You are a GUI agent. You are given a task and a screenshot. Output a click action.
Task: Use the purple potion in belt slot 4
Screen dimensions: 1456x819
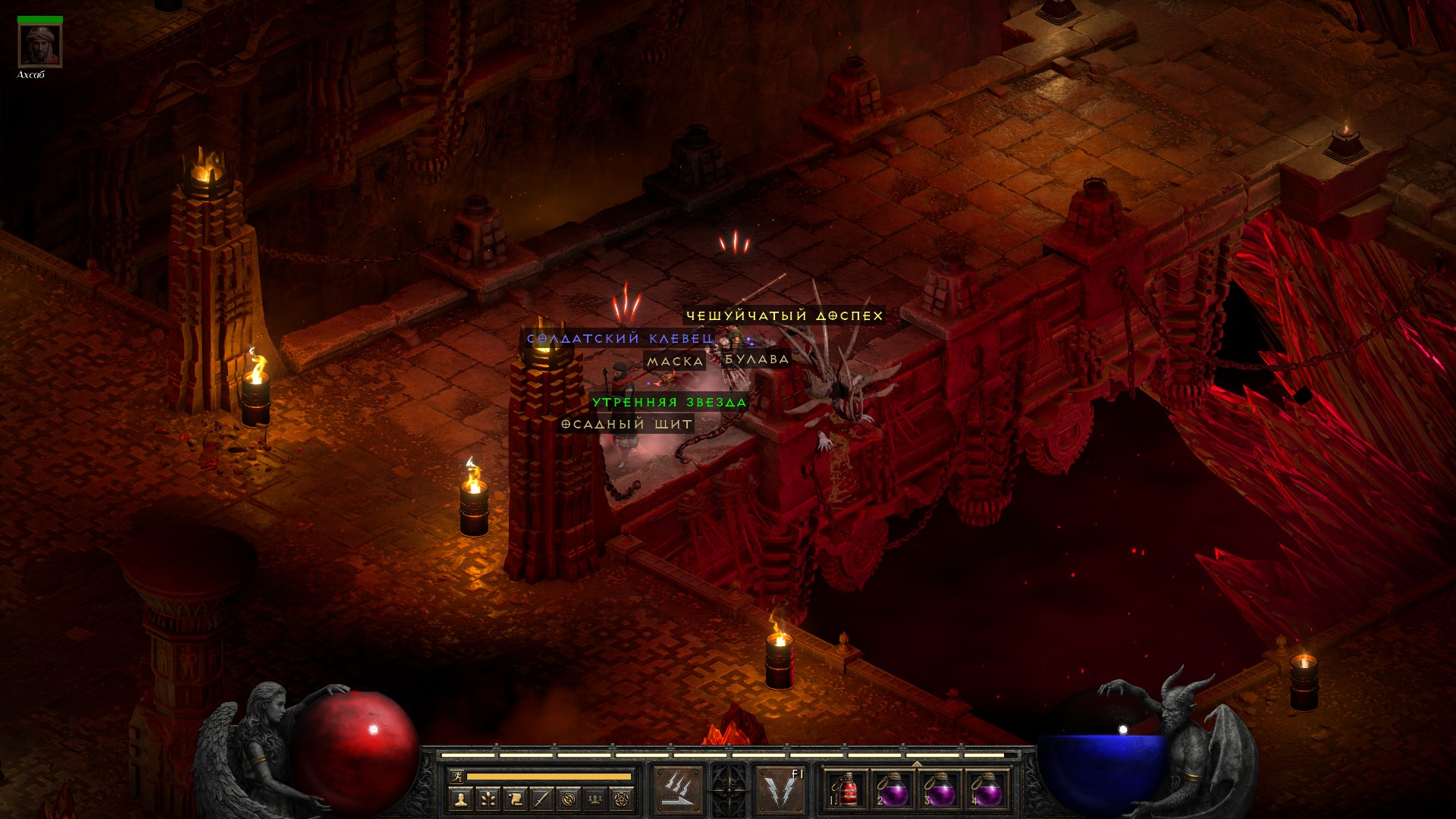(x=987, y=792)
